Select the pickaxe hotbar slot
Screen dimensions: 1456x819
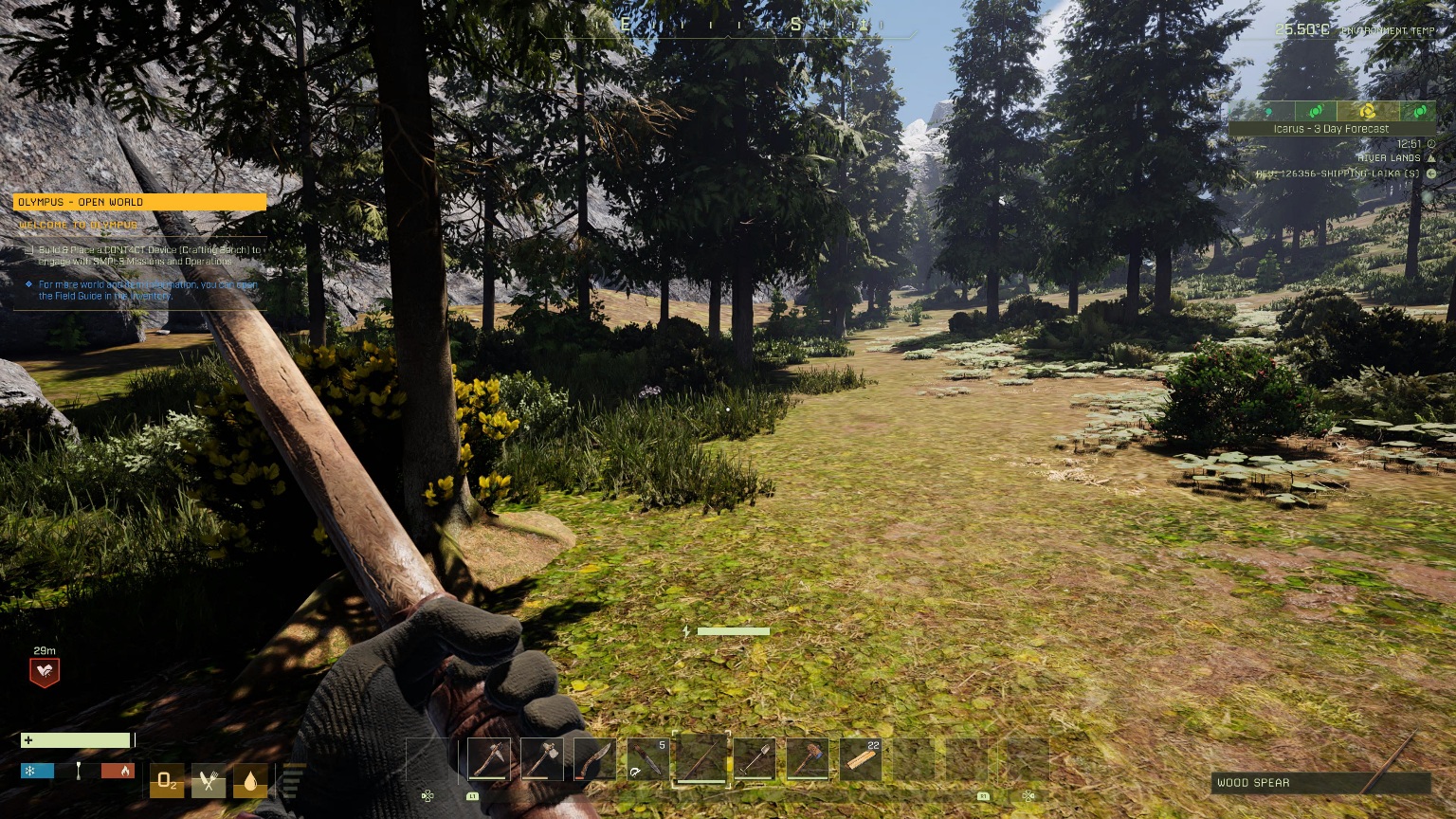(x=489, y=759)
